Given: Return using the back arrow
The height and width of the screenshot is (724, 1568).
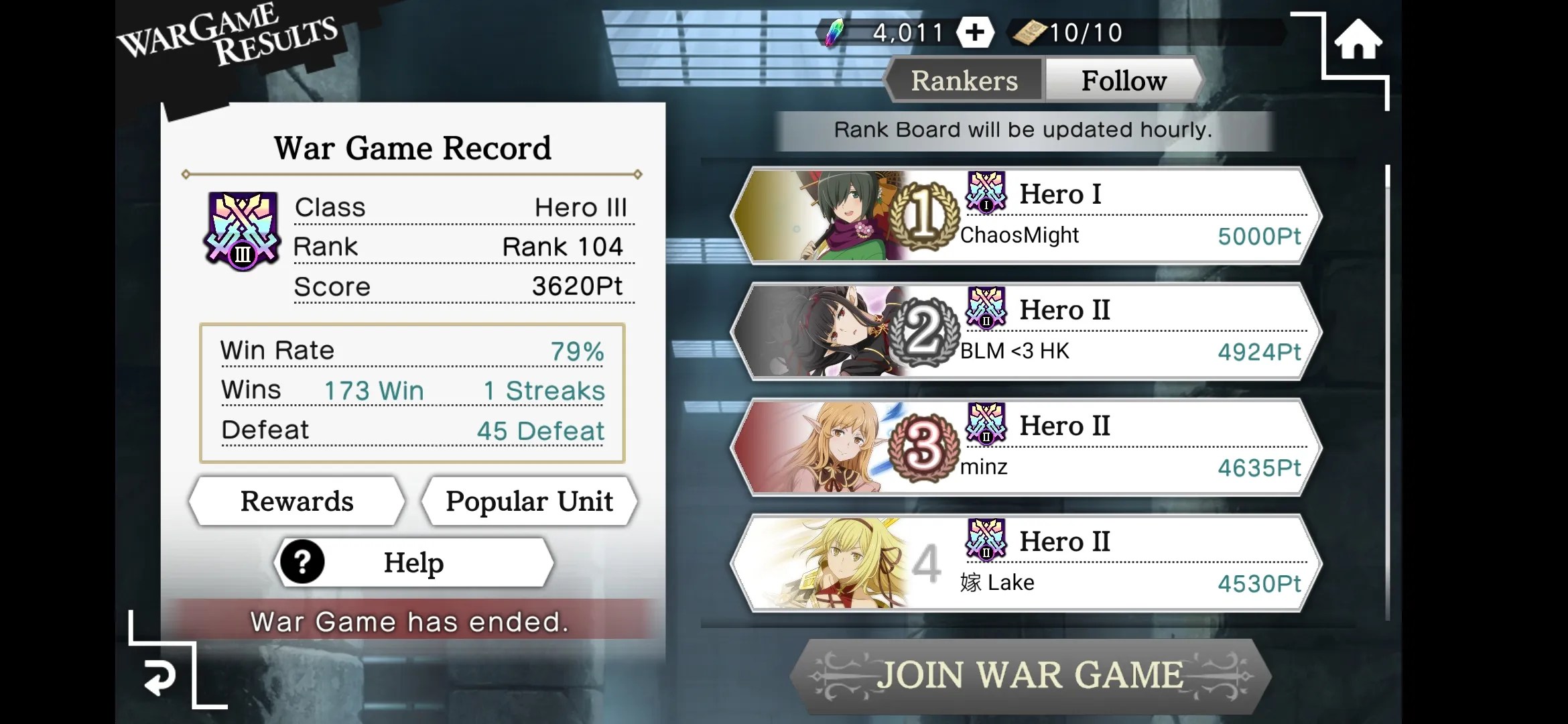Looking at the screenshot, I should click(x=159, y=677).
